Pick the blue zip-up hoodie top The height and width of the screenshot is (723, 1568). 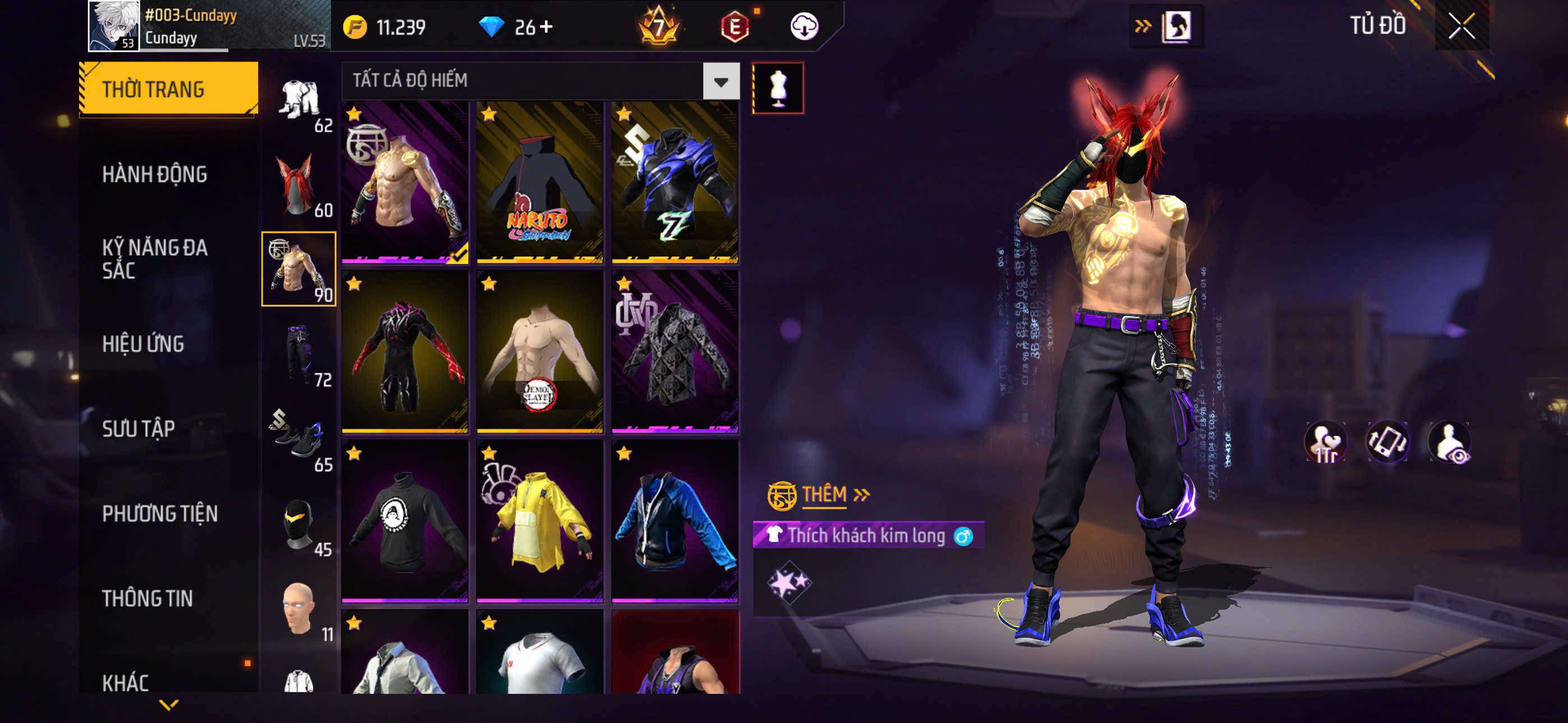click(675, 521)
